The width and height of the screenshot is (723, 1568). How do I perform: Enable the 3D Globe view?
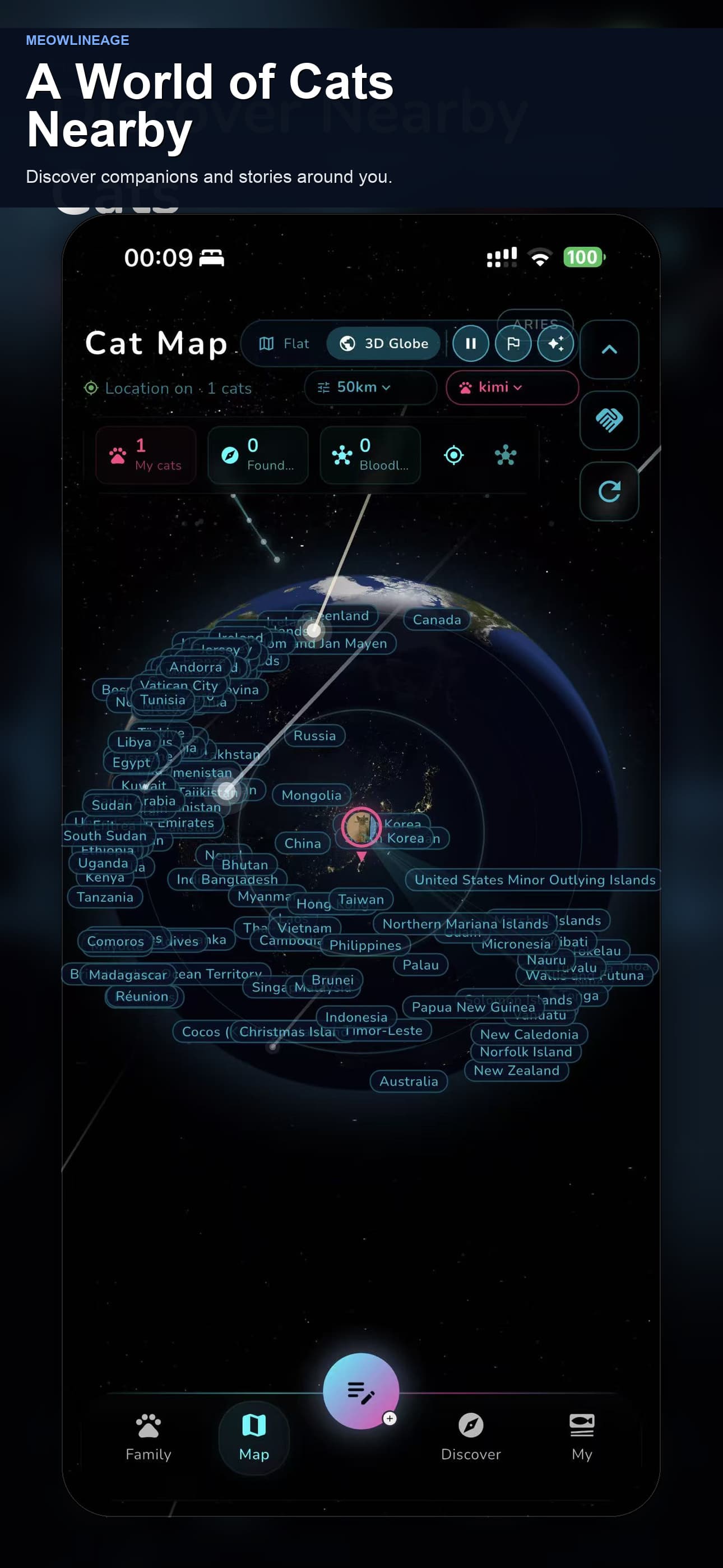click(x=383, y=343)
